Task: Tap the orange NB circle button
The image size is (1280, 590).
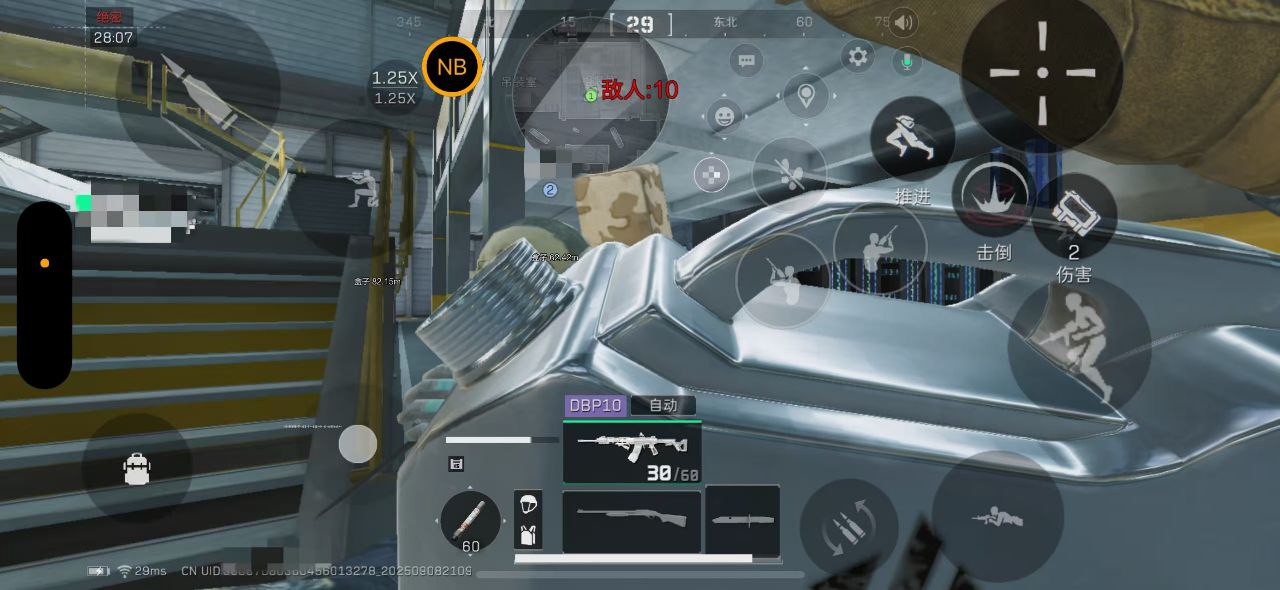Action: (452, 67)
